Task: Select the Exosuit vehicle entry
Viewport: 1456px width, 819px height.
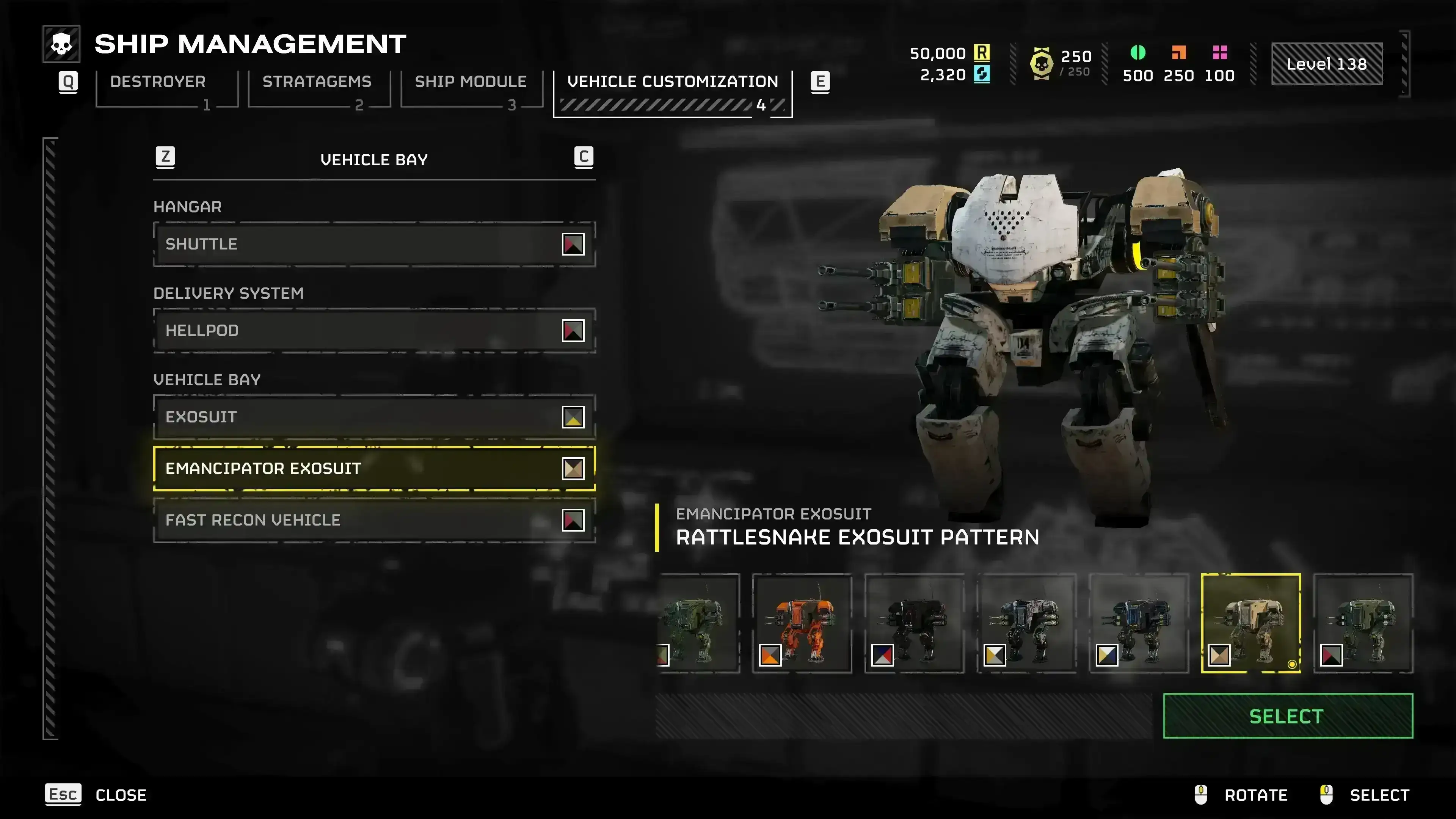Action: point(373,417)
